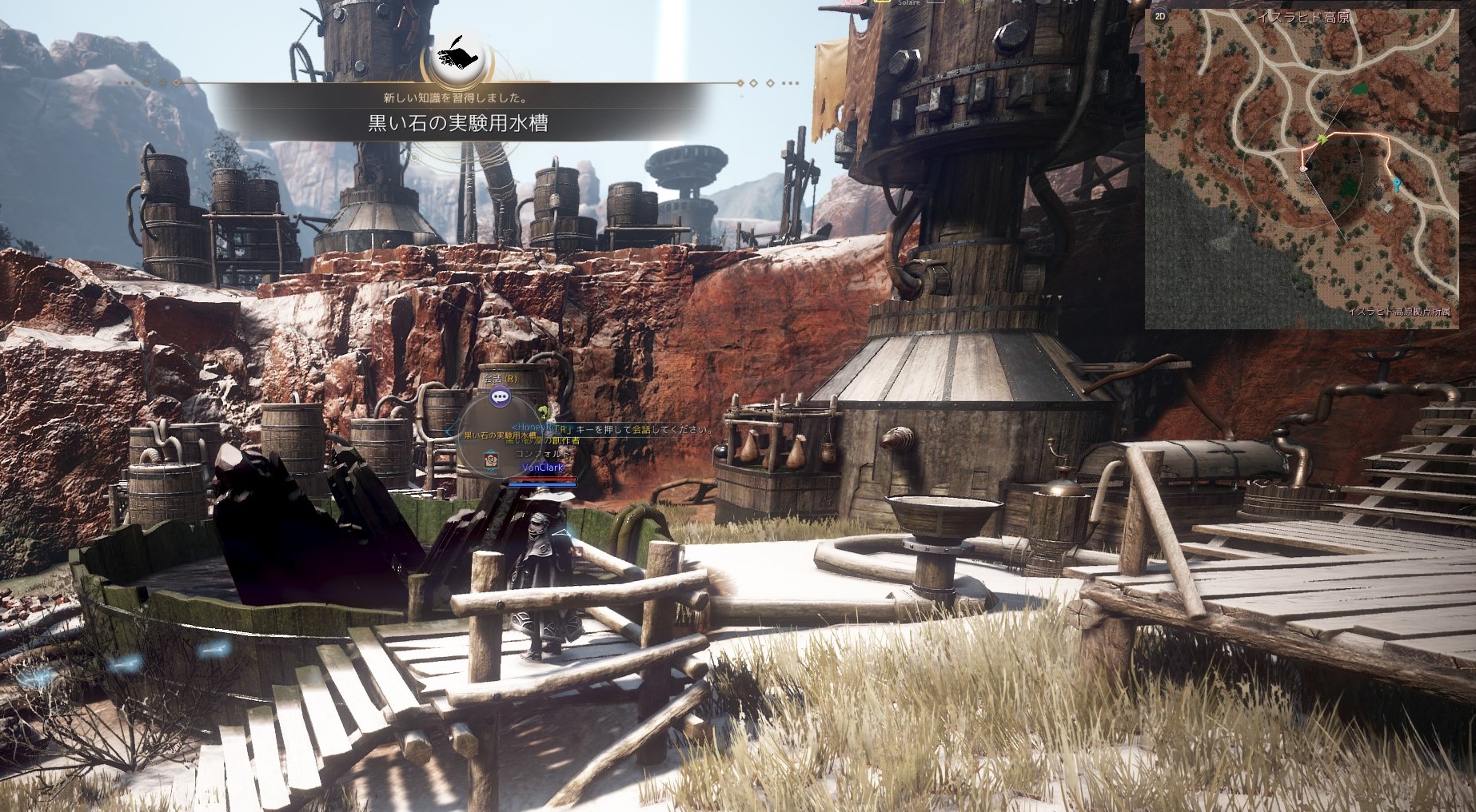The height and width of the screenshot is (812, 1476).
Task: Click the 会話 speech bubble talk icon
Action: [x=500, y=395]
